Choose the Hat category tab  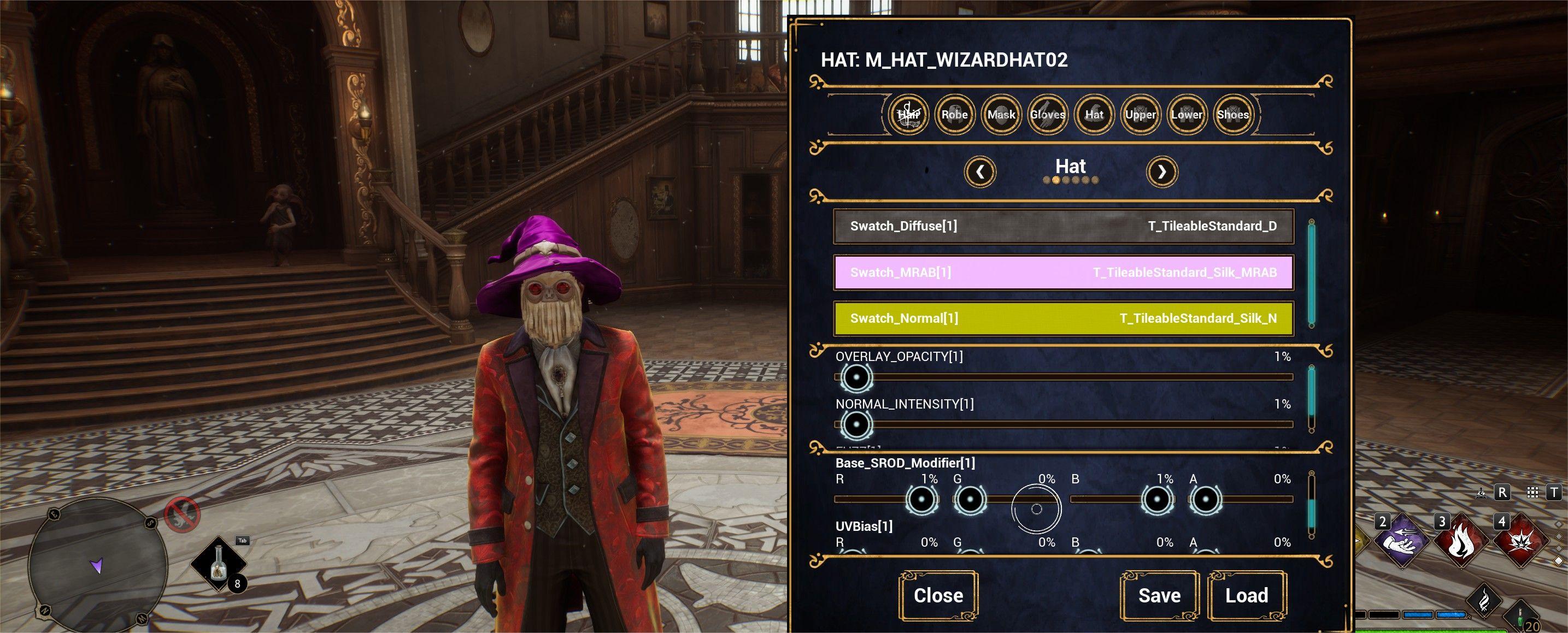1094,114
